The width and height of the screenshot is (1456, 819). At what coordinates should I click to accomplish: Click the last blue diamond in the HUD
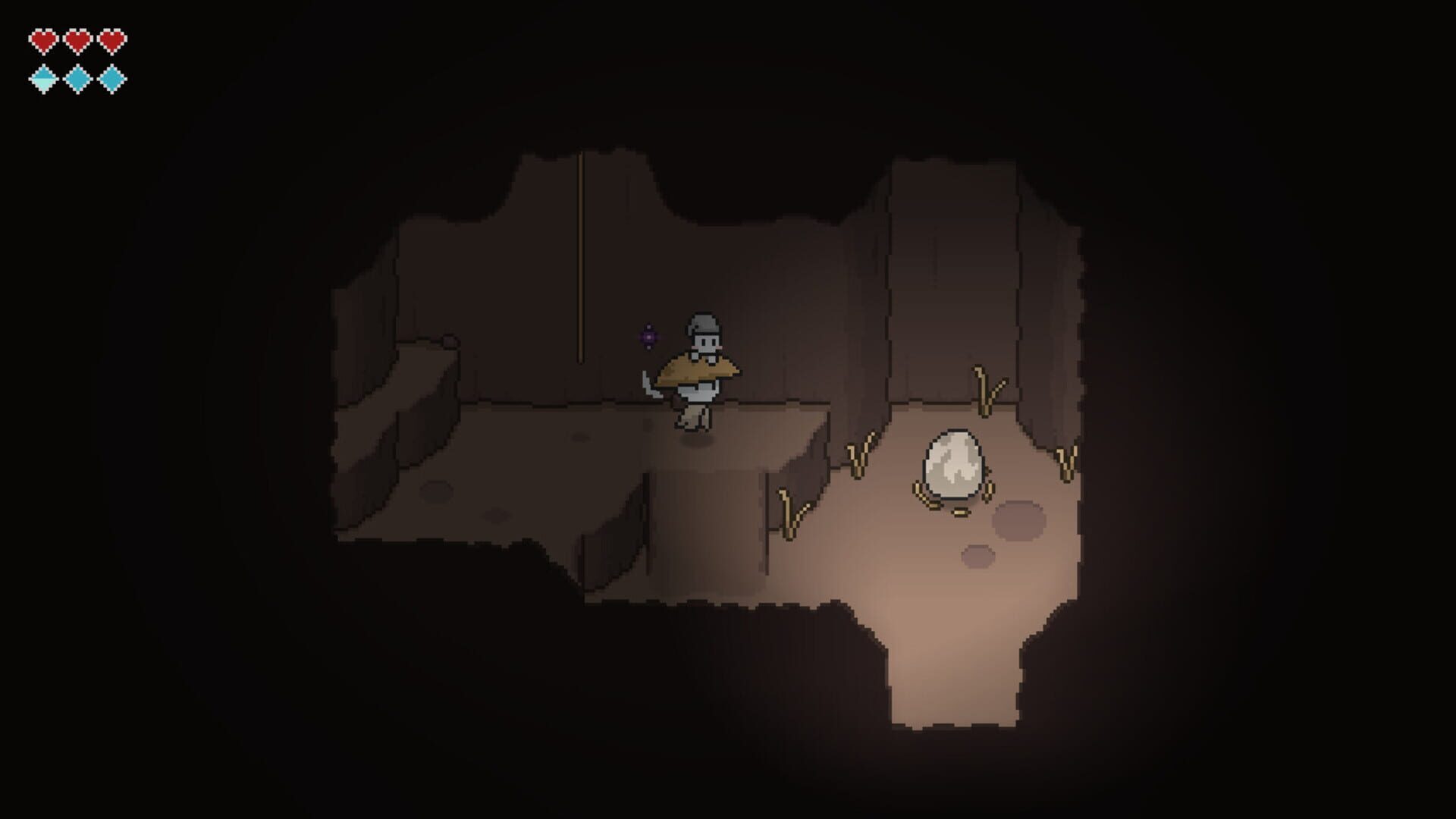(x=112, y=77)
